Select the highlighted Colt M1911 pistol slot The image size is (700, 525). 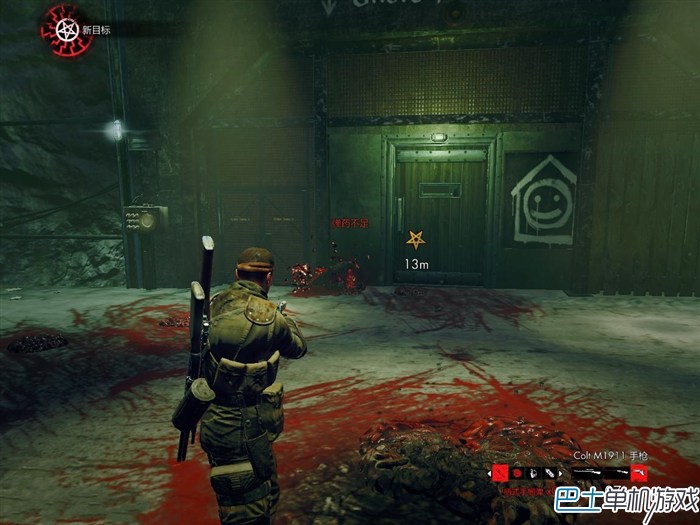point(639,472)
